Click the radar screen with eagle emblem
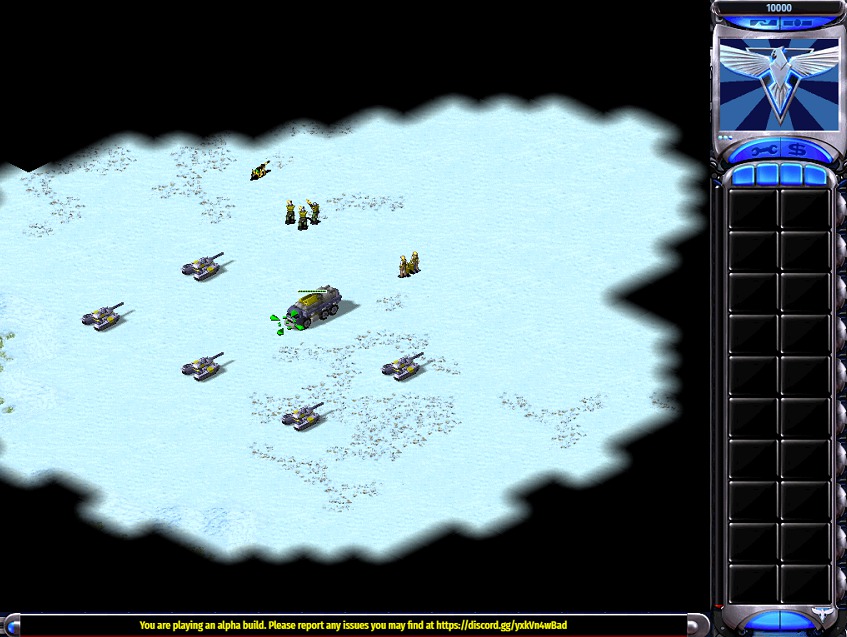 pos(779,84)
